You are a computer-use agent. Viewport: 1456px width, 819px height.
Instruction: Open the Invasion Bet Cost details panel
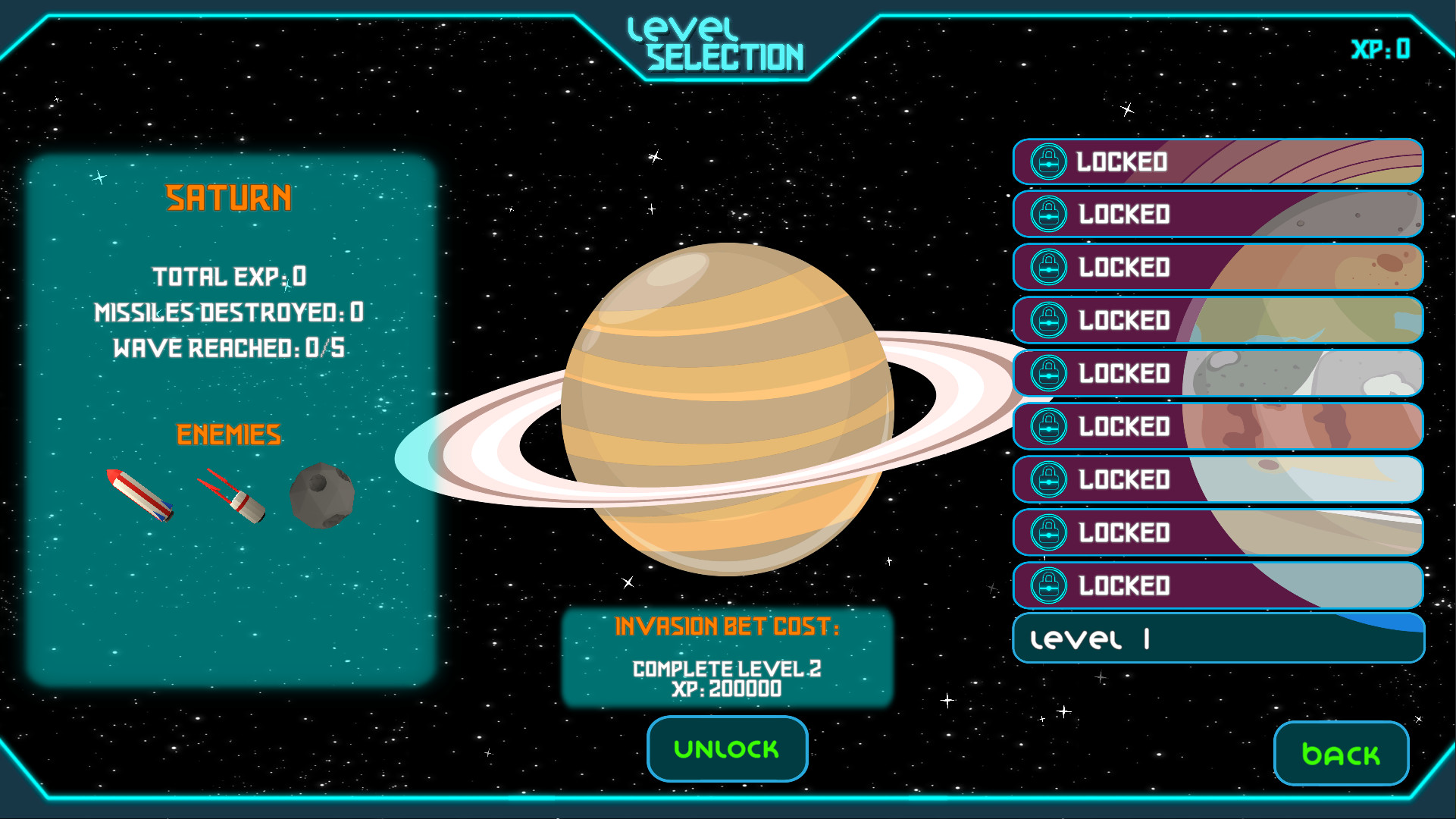click(727, 658)
